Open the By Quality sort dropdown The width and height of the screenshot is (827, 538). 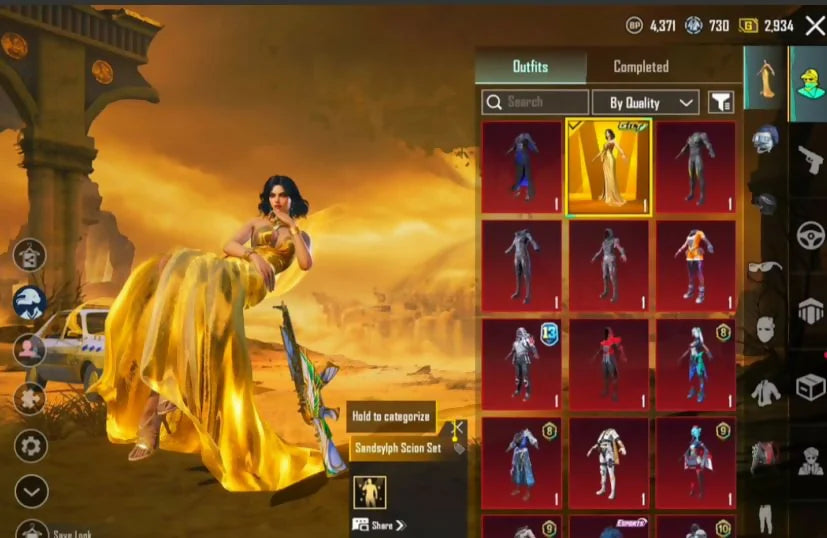(x=644, y=102)
